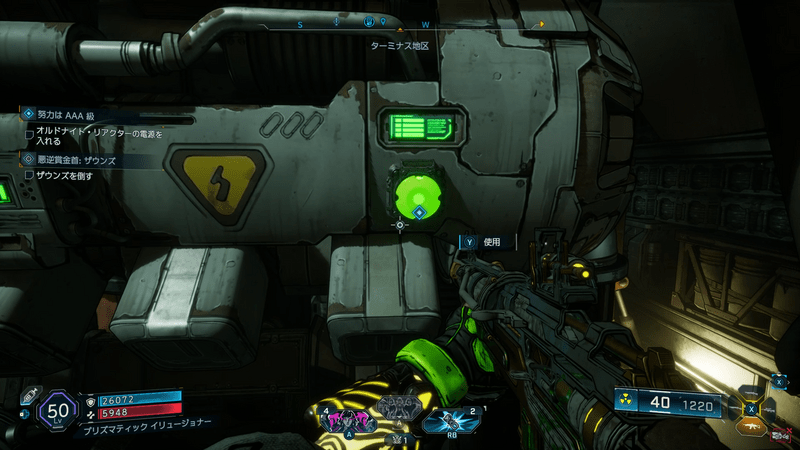Tick the ザウンズを倒す objective checkbox

point(30,175)
